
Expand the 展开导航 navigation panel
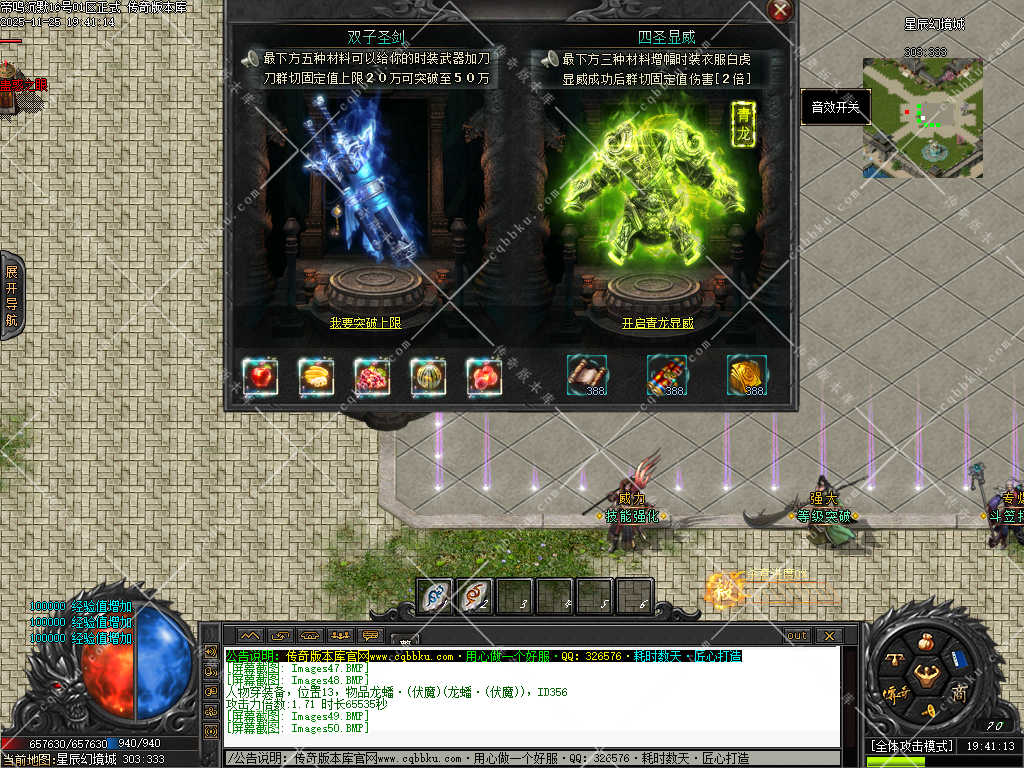12,295
